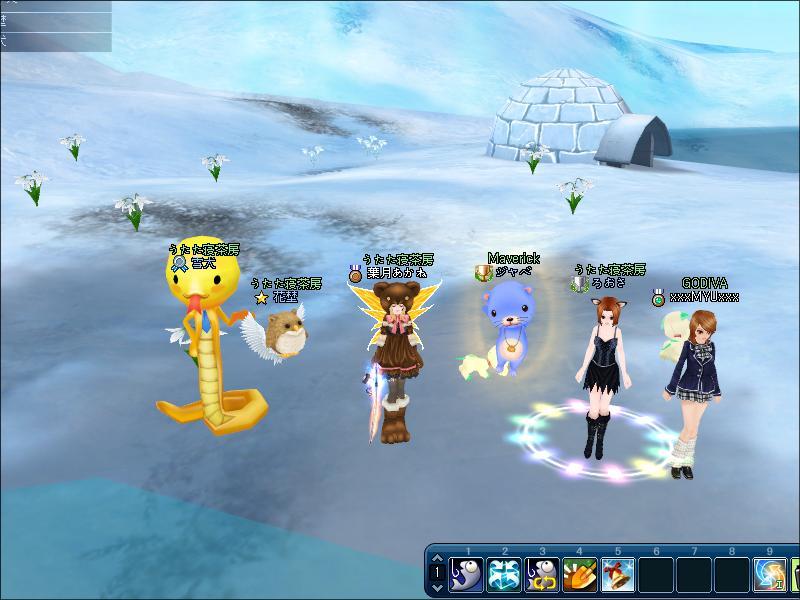800x600 pixels.
Task: Switch hotbar page with the down arrow
Action: (x=437, y=587)
